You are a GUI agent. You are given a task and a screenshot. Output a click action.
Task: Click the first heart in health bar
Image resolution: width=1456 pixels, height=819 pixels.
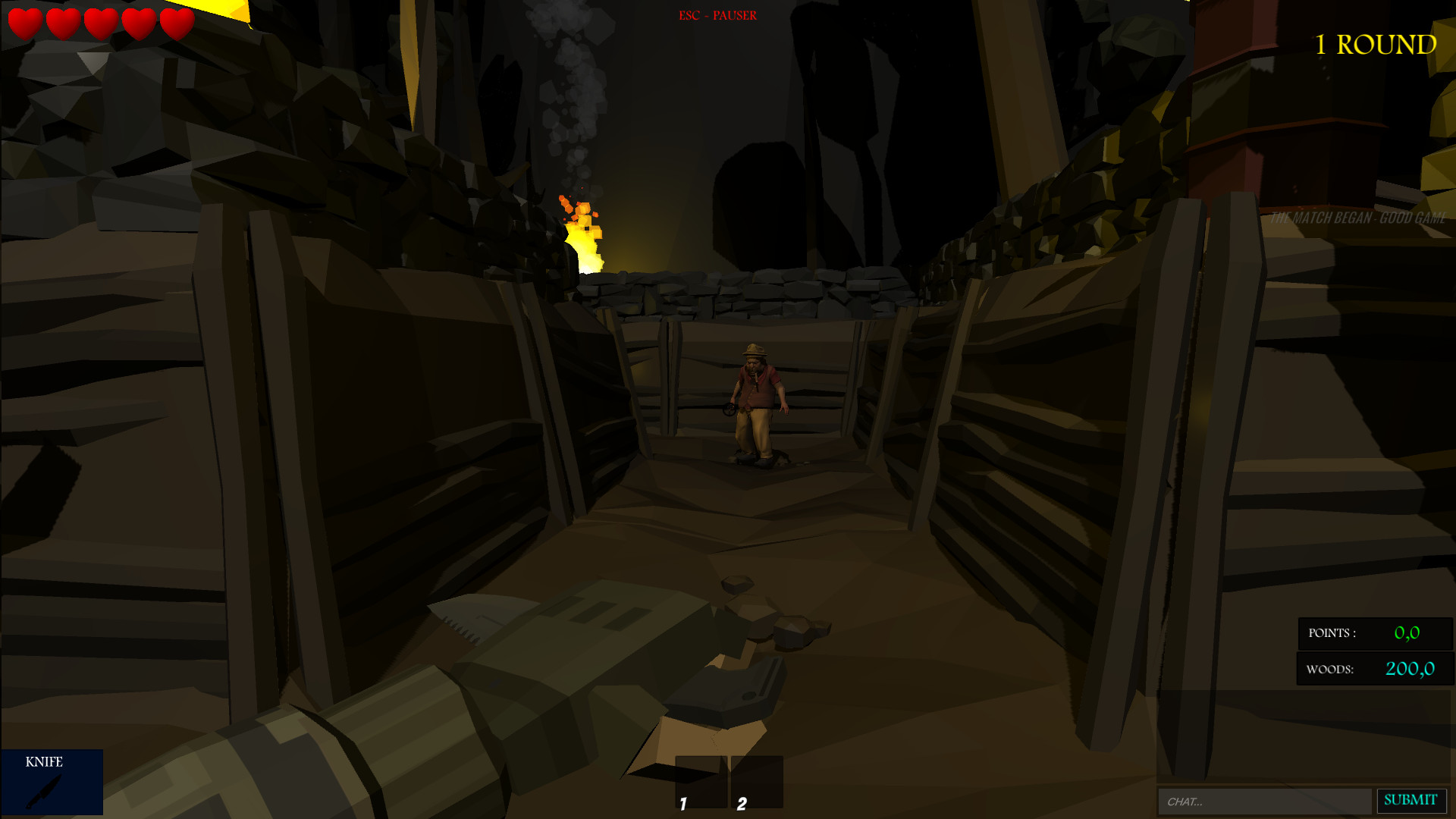(25, 23)
